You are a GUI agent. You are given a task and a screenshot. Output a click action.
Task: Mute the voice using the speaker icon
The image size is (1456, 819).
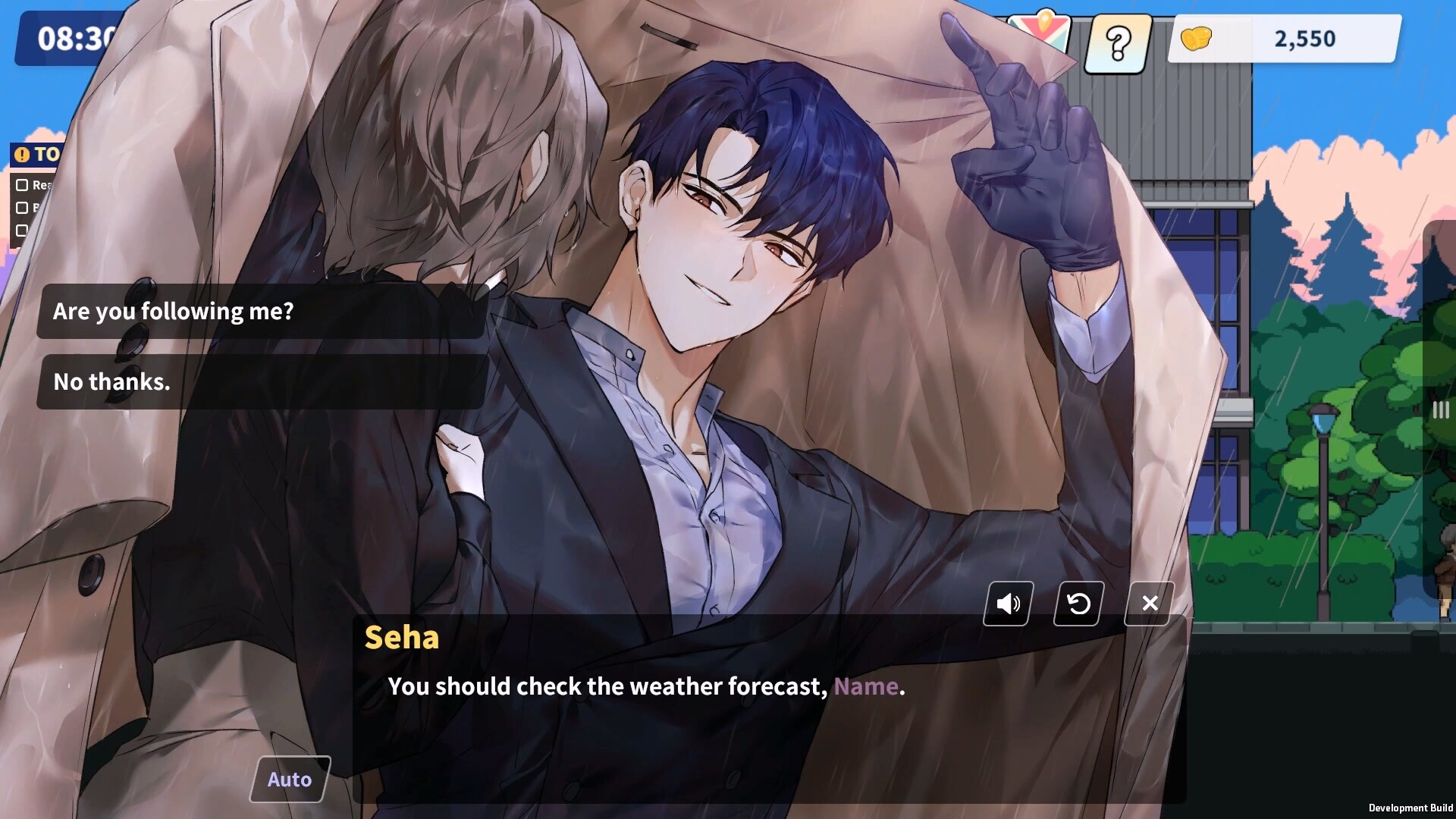[1008, 604]
